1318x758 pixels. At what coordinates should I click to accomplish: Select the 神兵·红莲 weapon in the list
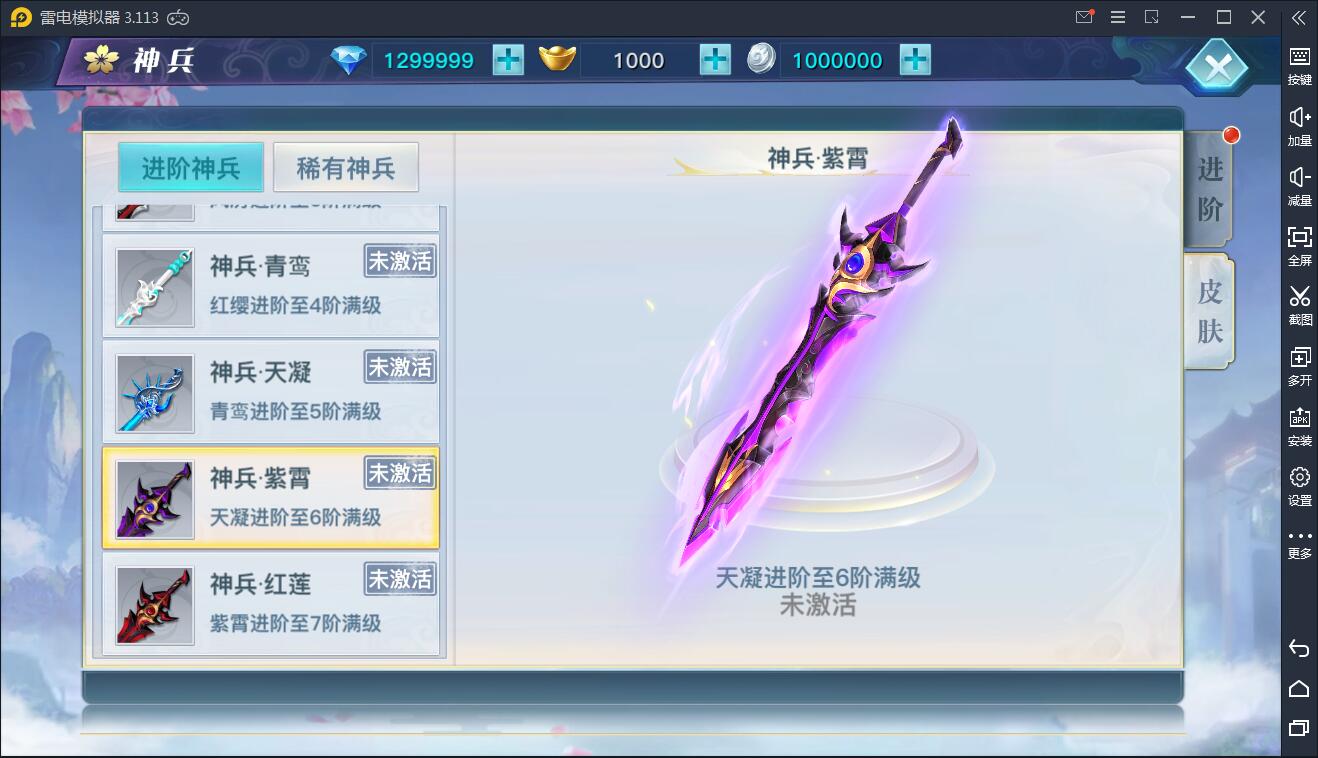(270, 604)
